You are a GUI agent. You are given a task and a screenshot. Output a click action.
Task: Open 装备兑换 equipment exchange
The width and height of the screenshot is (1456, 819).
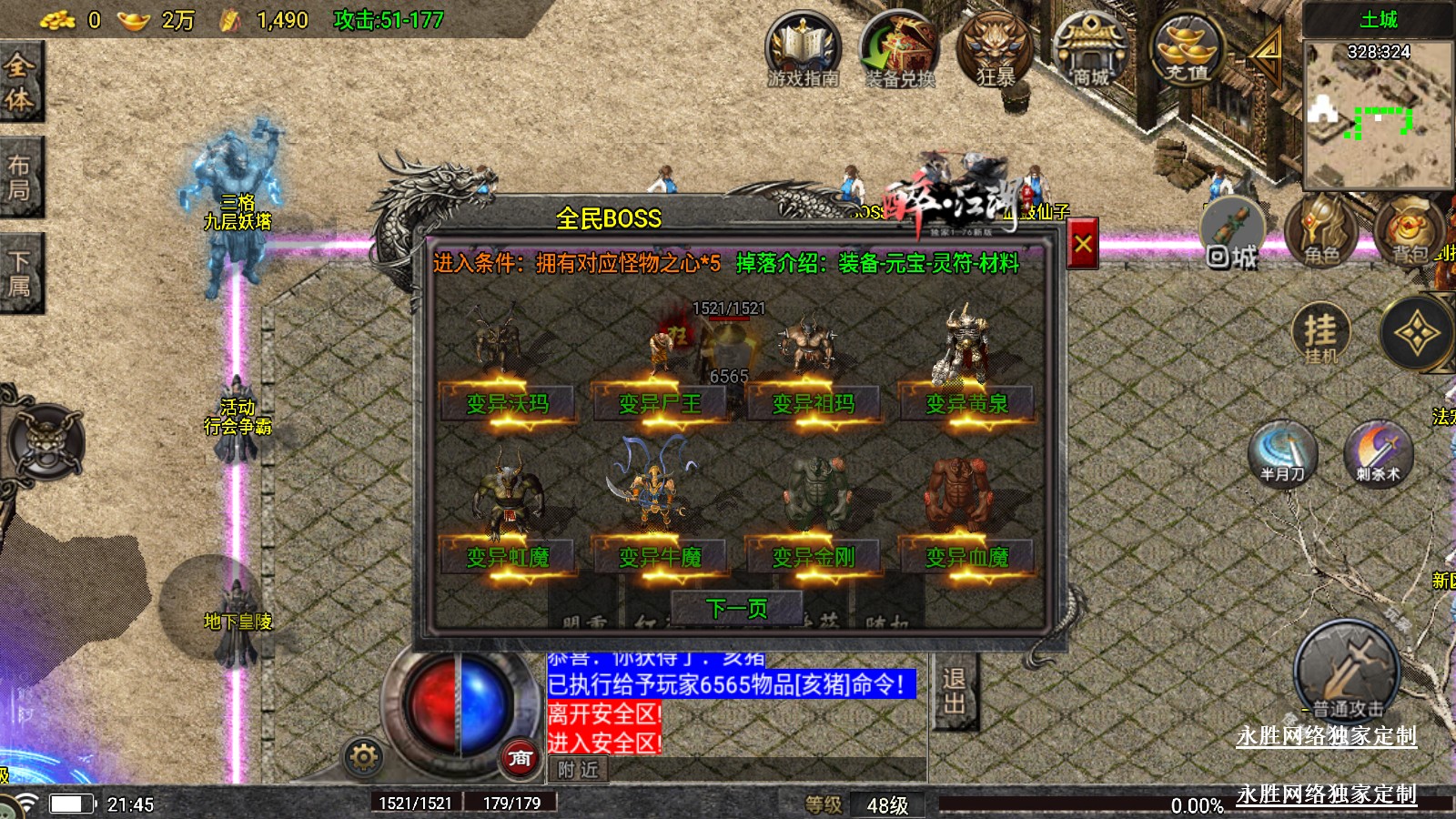899,52
